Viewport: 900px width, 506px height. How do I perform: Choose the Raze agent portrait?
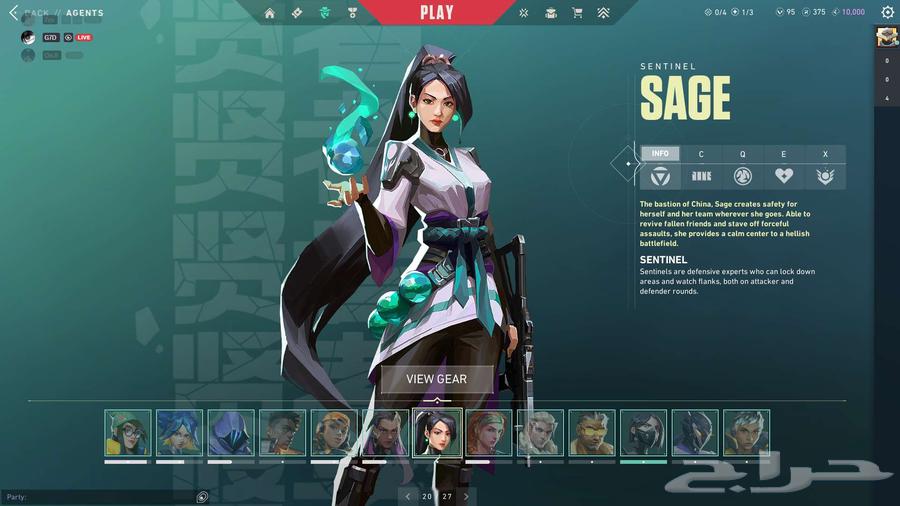(x=334, y=433)
